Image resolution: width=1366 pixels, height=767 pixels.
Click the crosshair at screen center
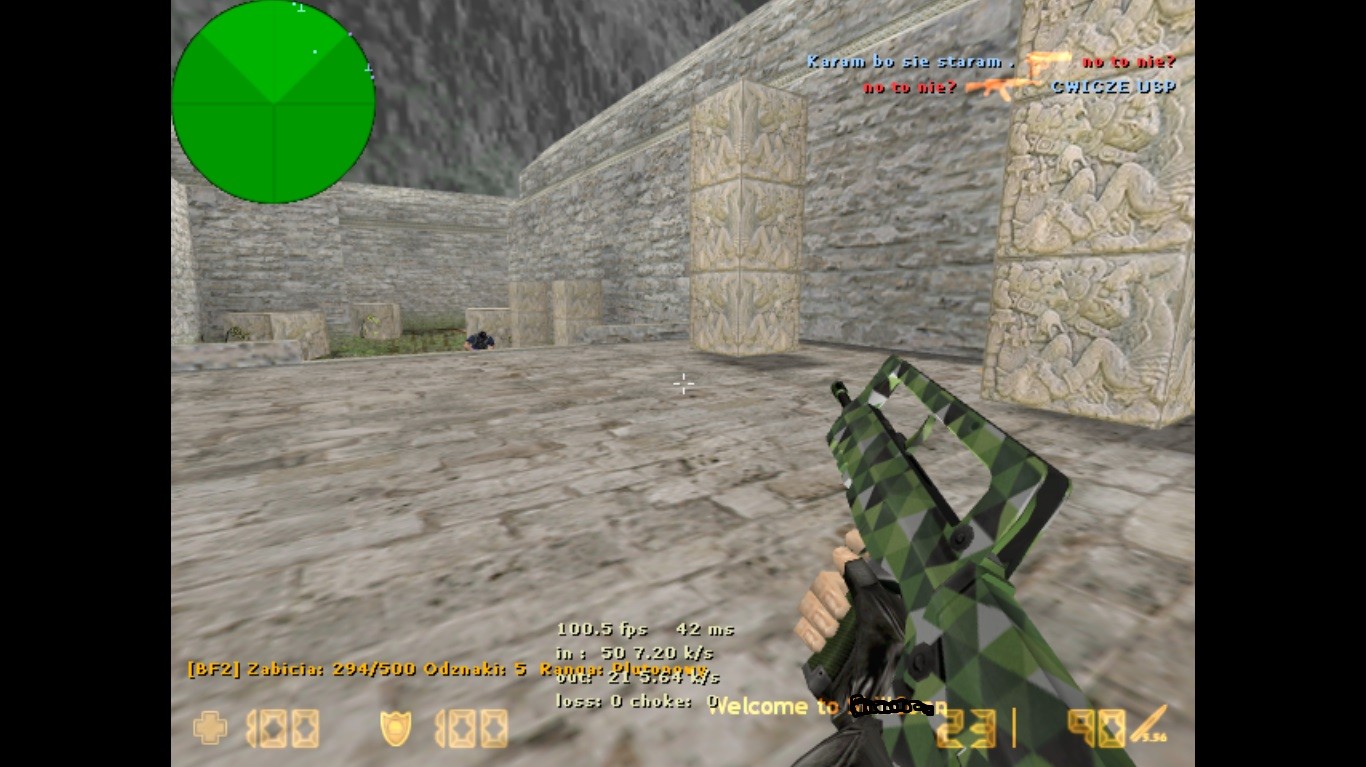683,384
